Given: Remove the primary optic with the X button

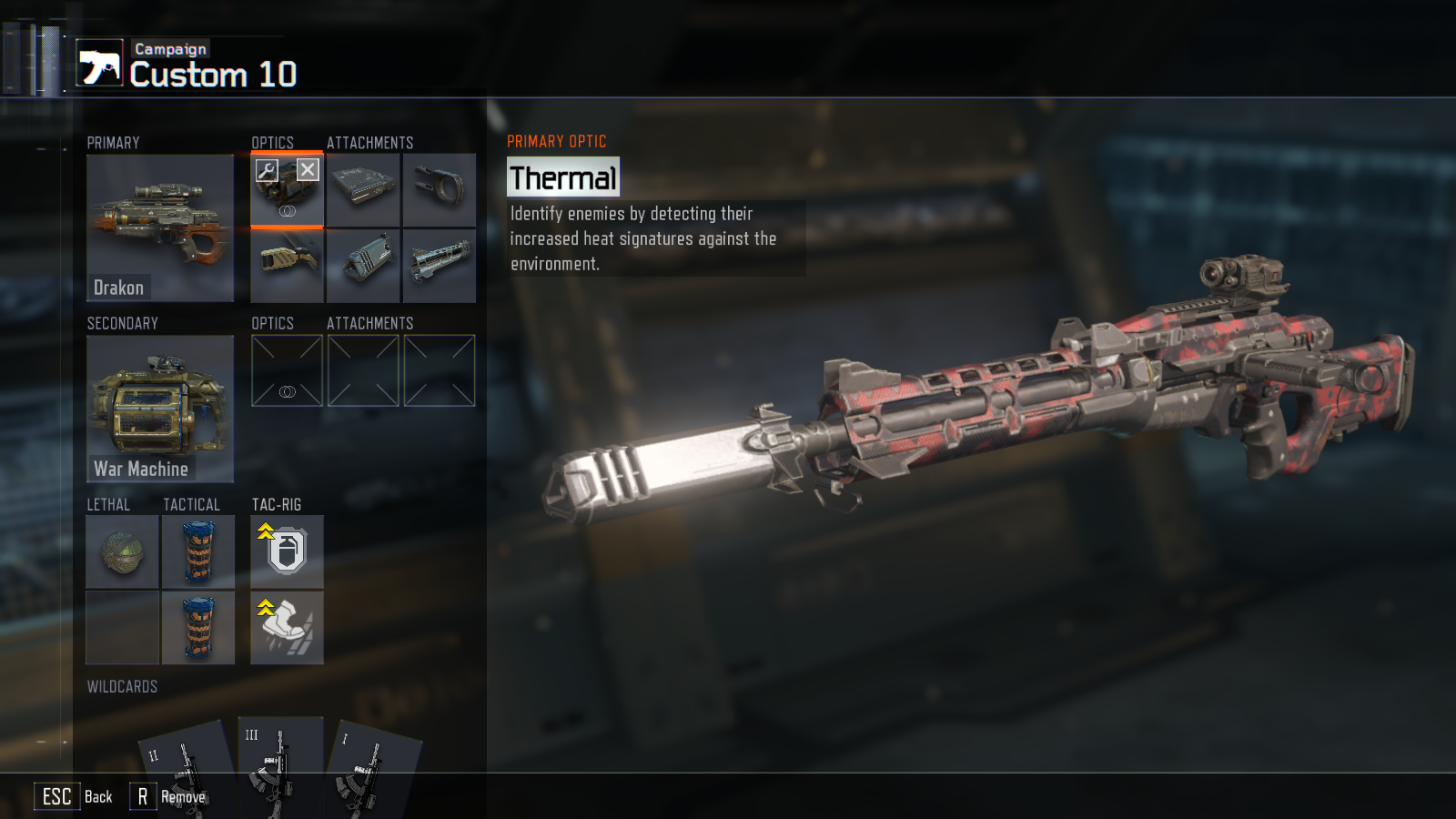Looking at the screenshot, I should [x=308, y=170].
